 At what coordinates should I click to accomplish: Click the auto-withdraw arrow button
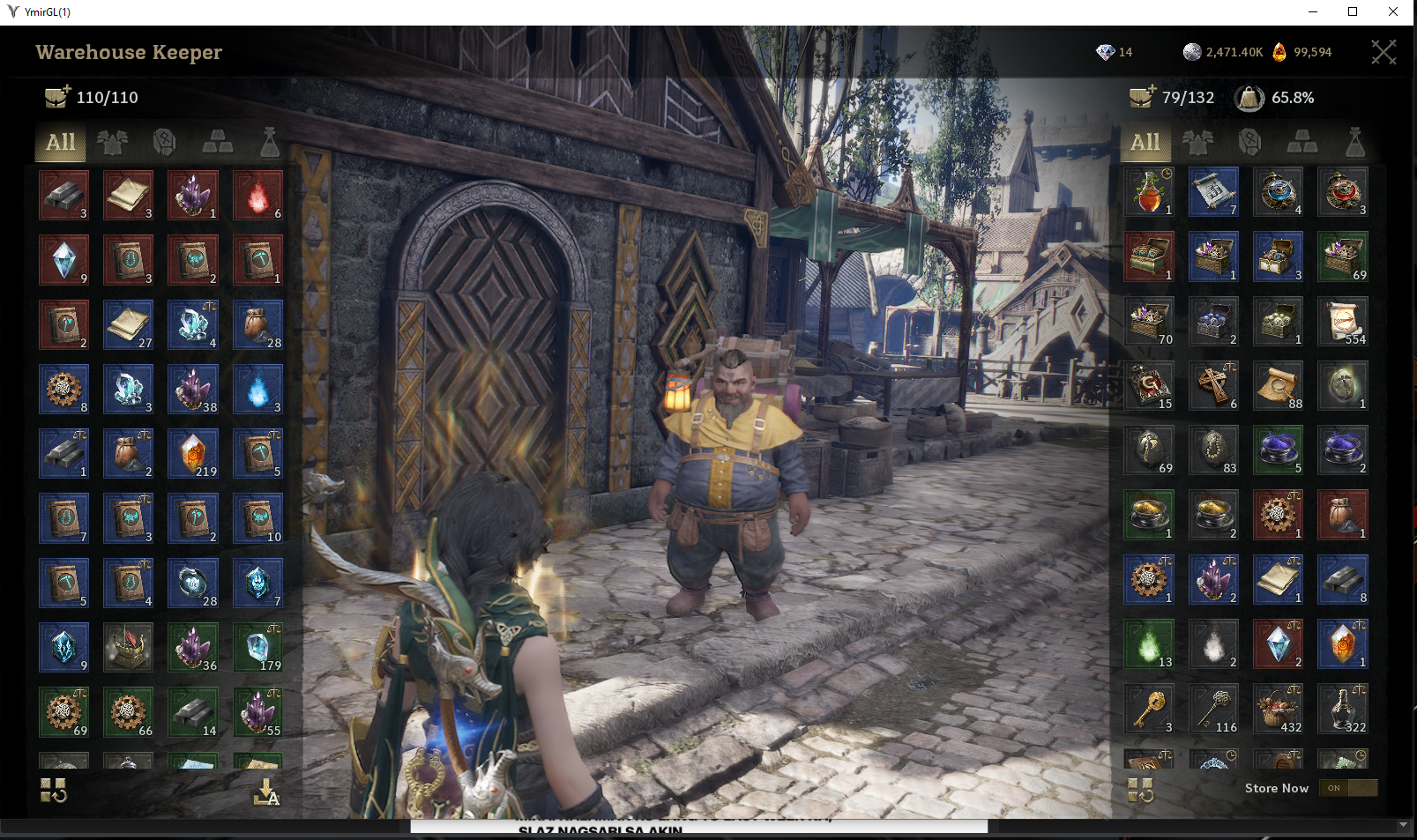pos(265,792)
